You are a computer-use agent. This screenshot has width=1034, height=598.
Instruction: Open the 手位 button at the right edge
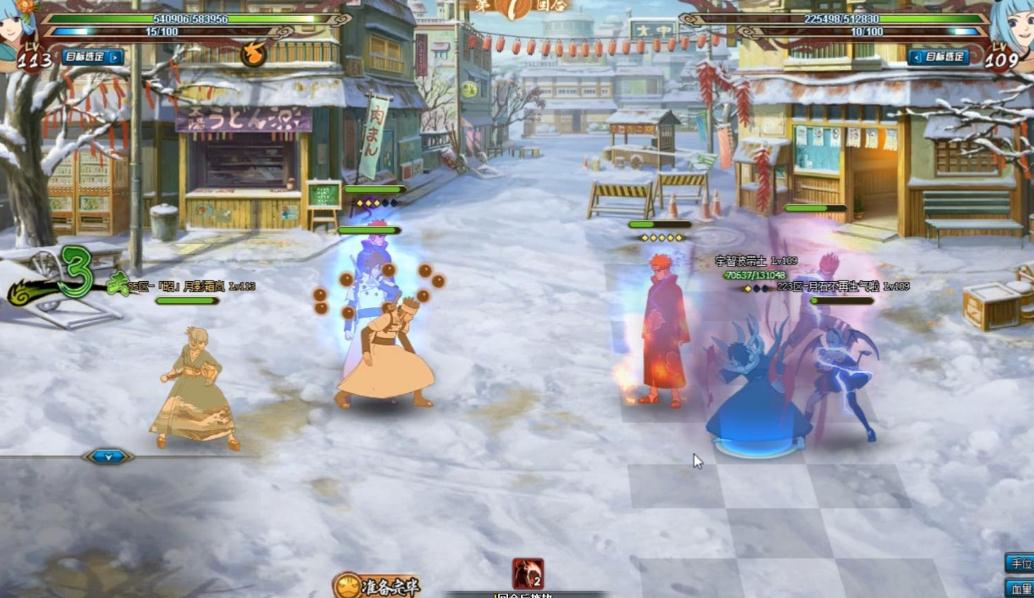tap(1019, 563)
